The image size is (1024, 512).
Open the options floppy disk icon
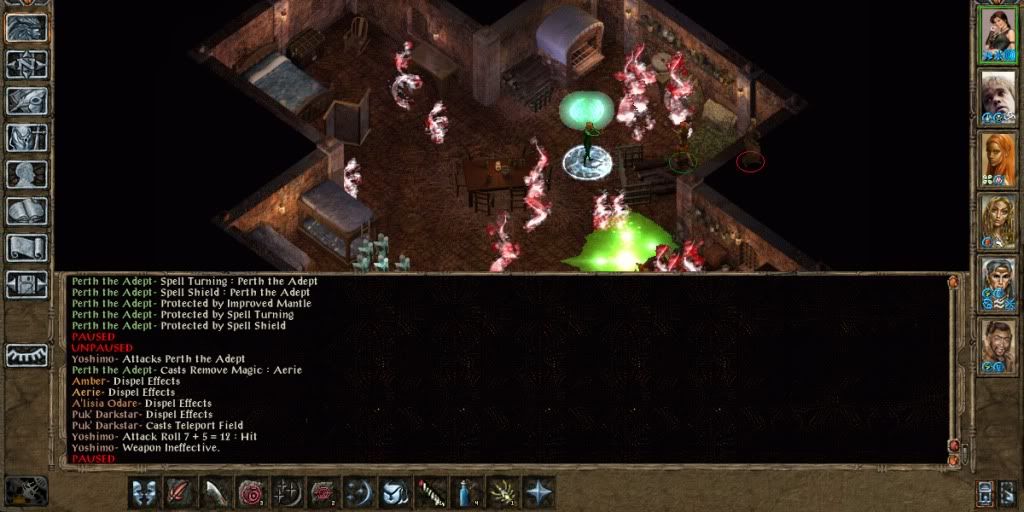point(27,283)
